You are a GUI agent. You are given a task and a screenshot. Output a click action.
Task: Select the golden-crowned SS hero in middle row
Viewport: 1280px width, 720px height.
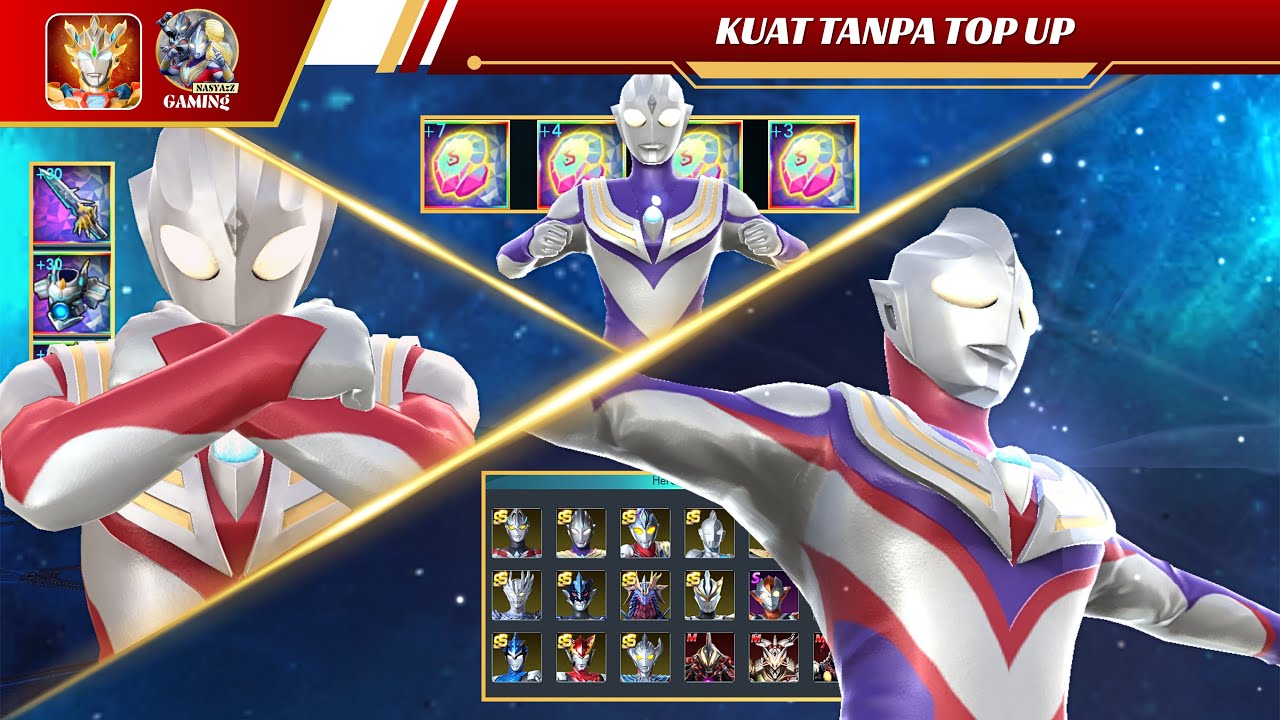tap(707, 597)
